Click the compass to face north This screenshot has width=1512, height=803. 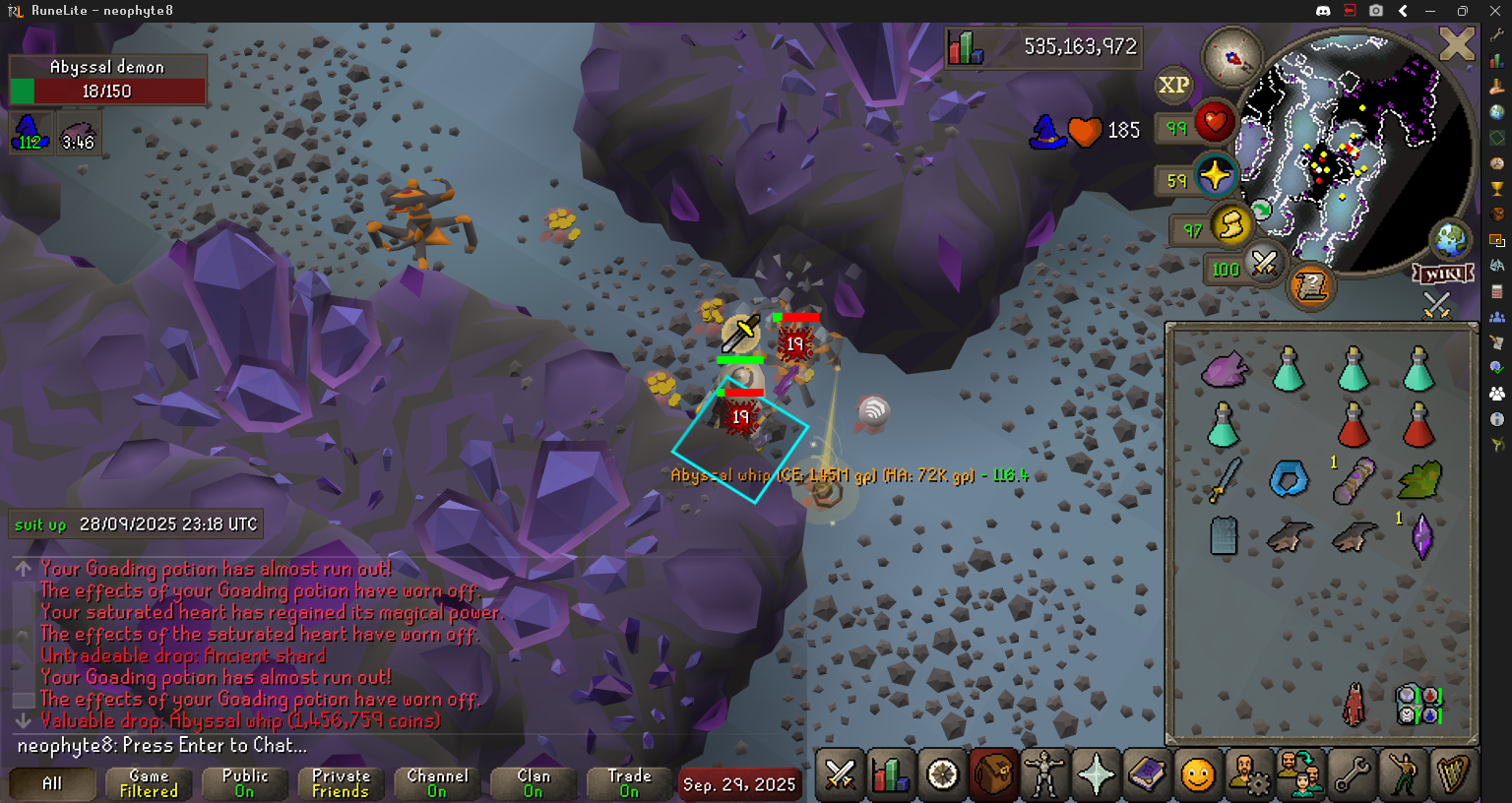pos(1231,58)
